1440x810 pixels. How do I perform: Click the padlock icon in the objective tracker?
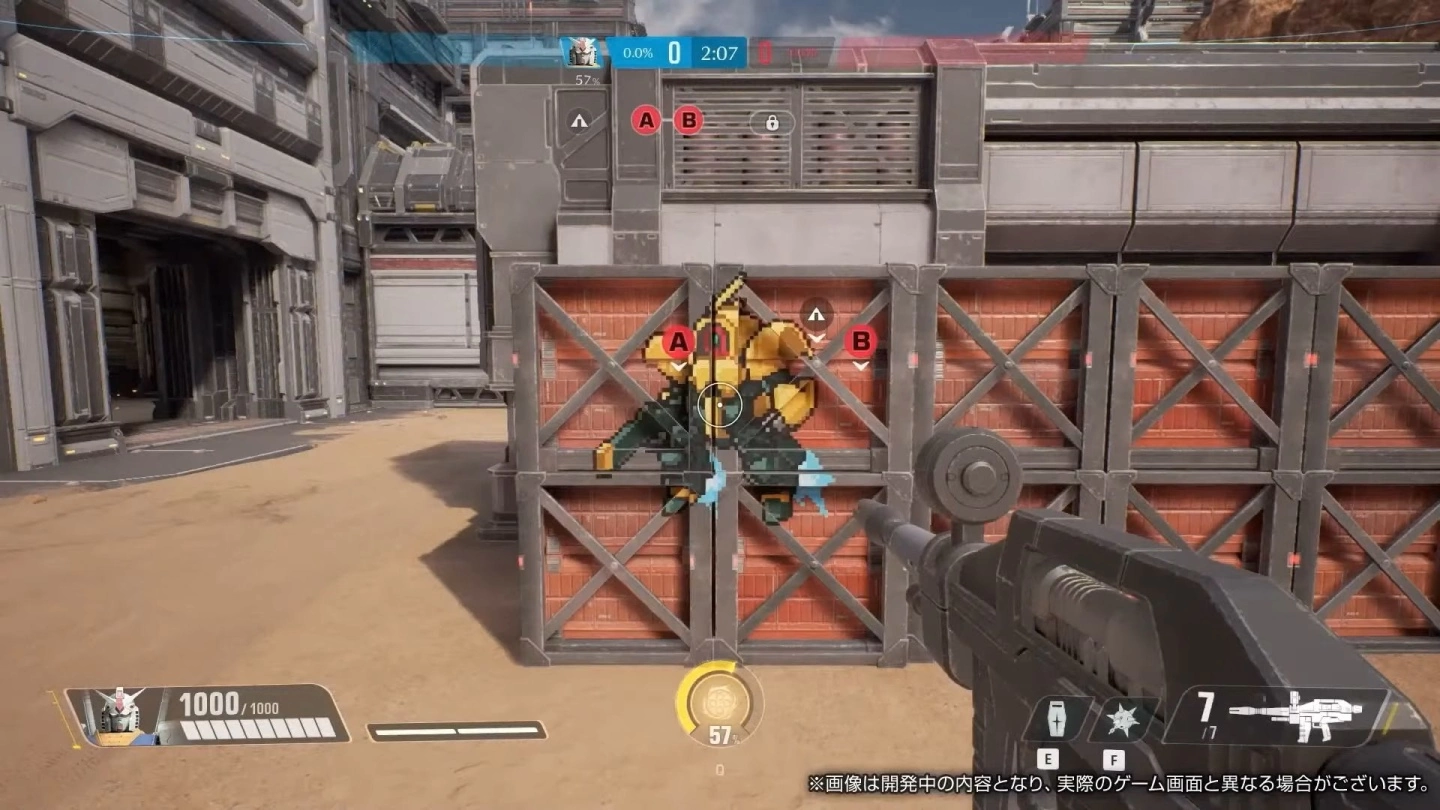pos(772,122)
